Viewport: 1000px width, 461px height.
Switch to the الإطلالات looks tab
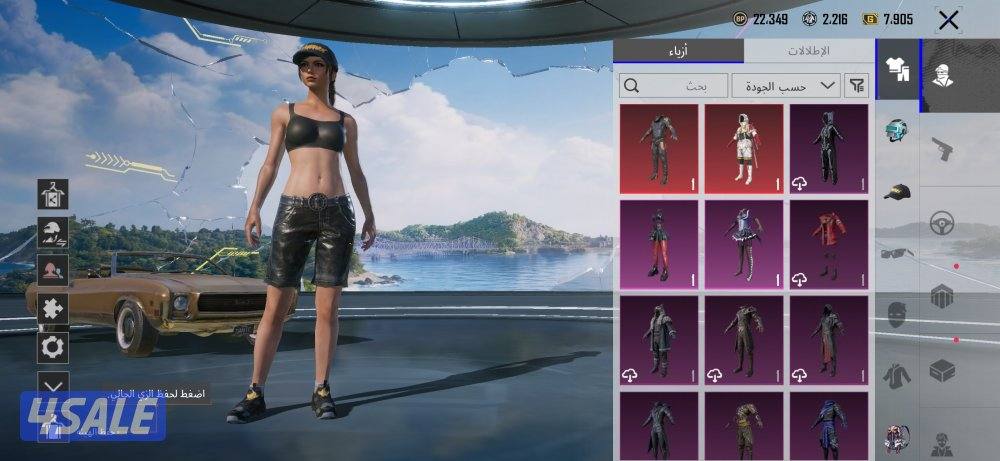[808, 51]
